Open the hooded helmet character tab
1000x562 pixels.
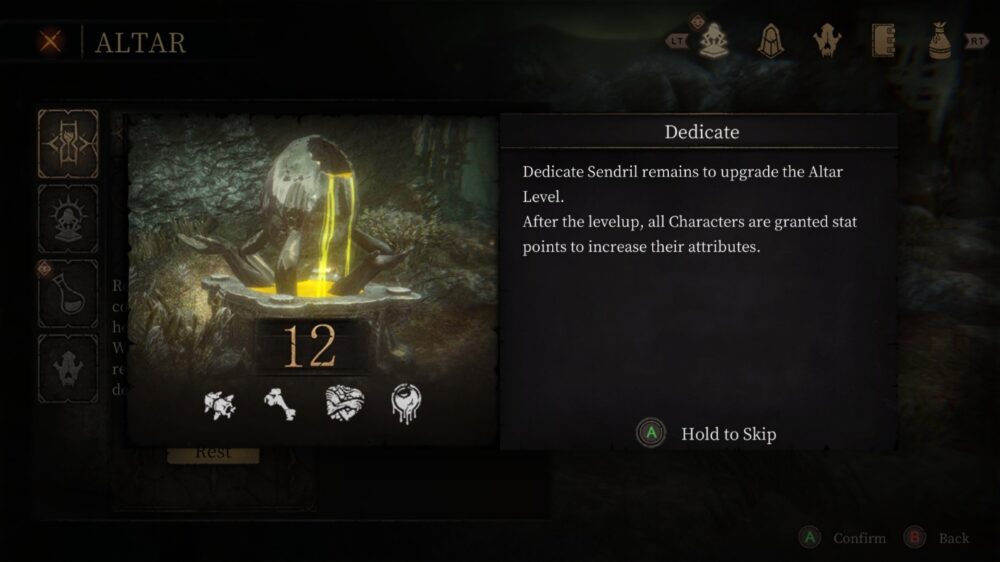coord(770,41)
